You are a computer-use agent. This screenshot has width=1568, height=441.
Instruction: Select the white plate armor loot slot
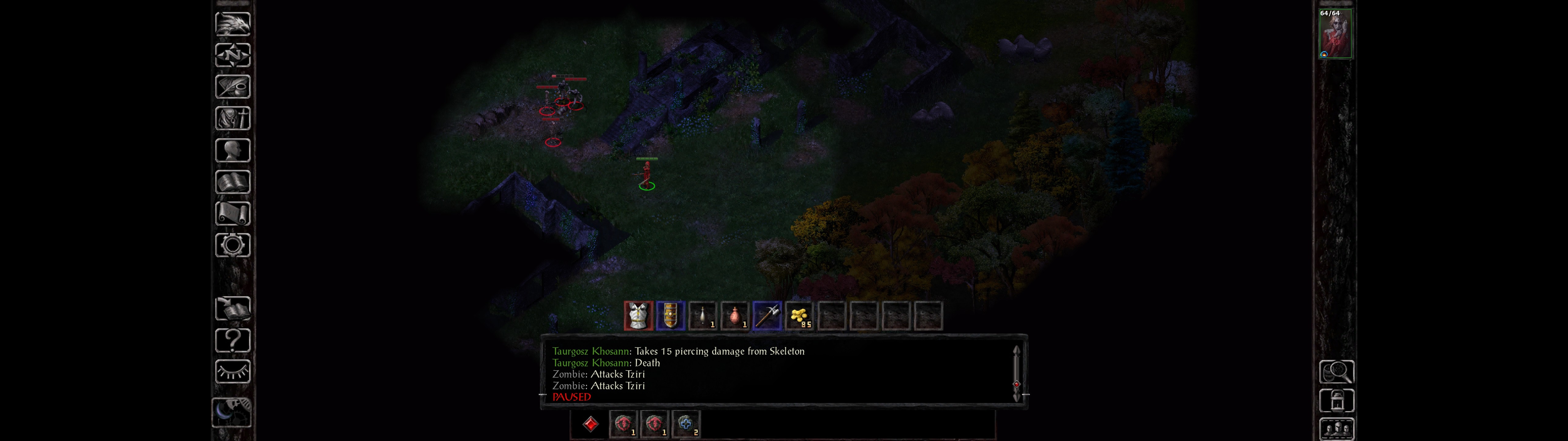click(x=638, y=316)
